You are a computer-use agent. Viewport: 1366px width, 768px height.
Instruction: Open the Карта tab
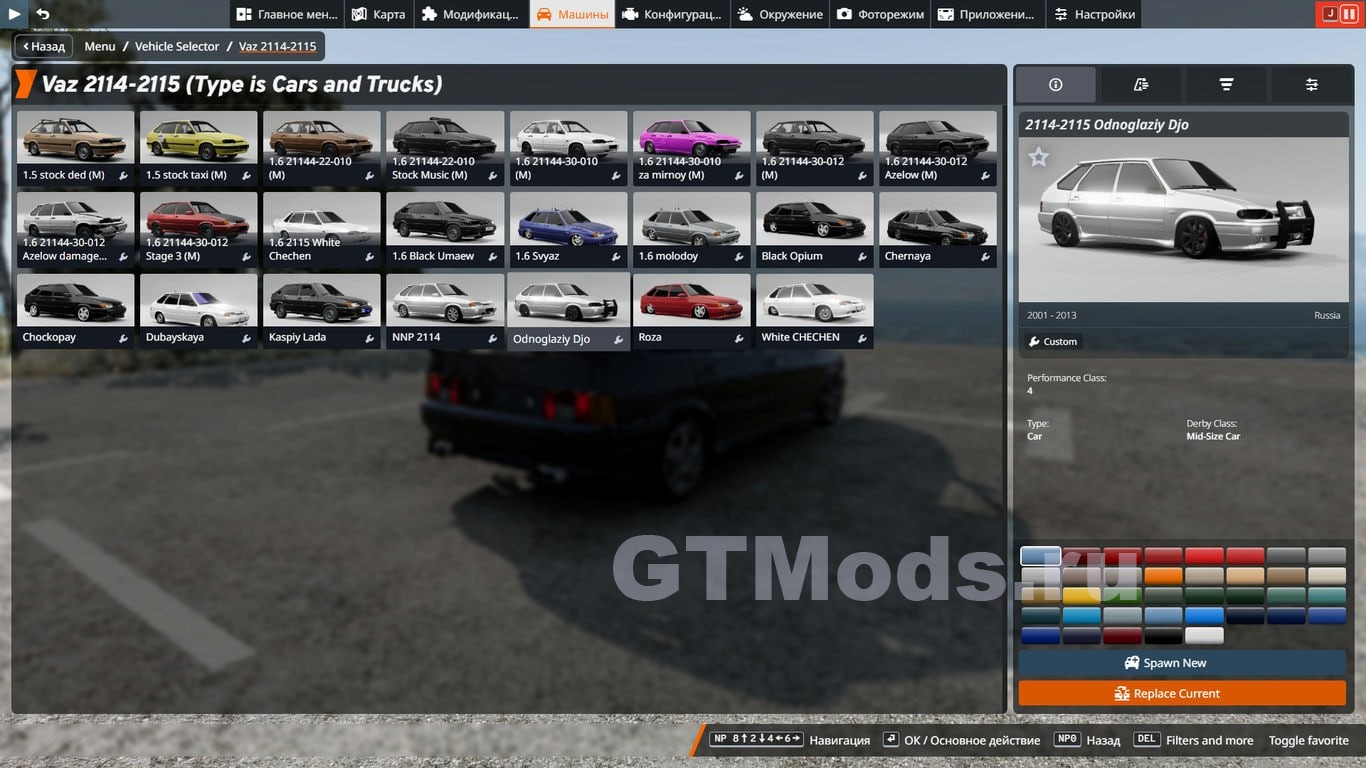[x=378, y=14]
